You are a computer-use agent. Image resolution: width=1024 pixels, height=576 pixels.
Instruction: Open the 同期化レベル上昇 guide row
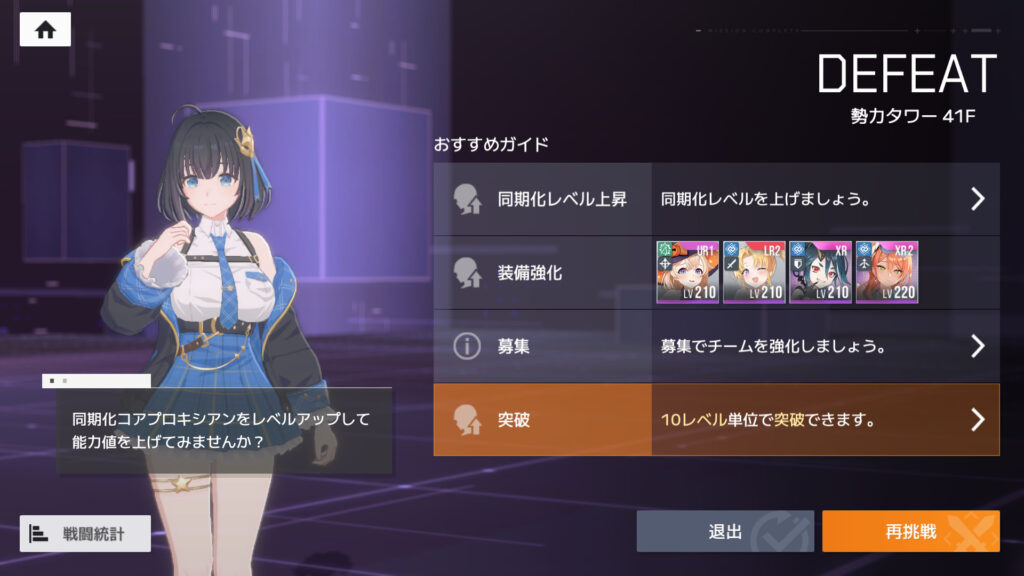(x=716, y=198)
